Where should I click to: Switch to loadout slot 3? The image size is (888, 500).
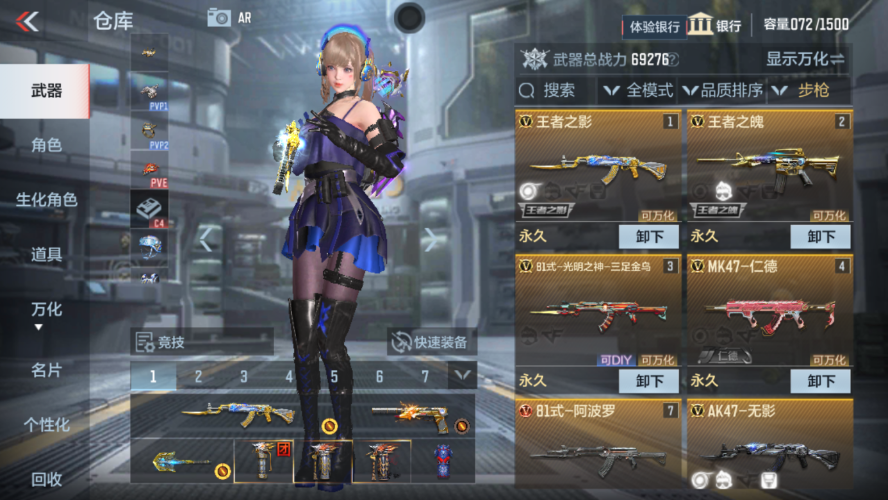(x=243, y=377)
